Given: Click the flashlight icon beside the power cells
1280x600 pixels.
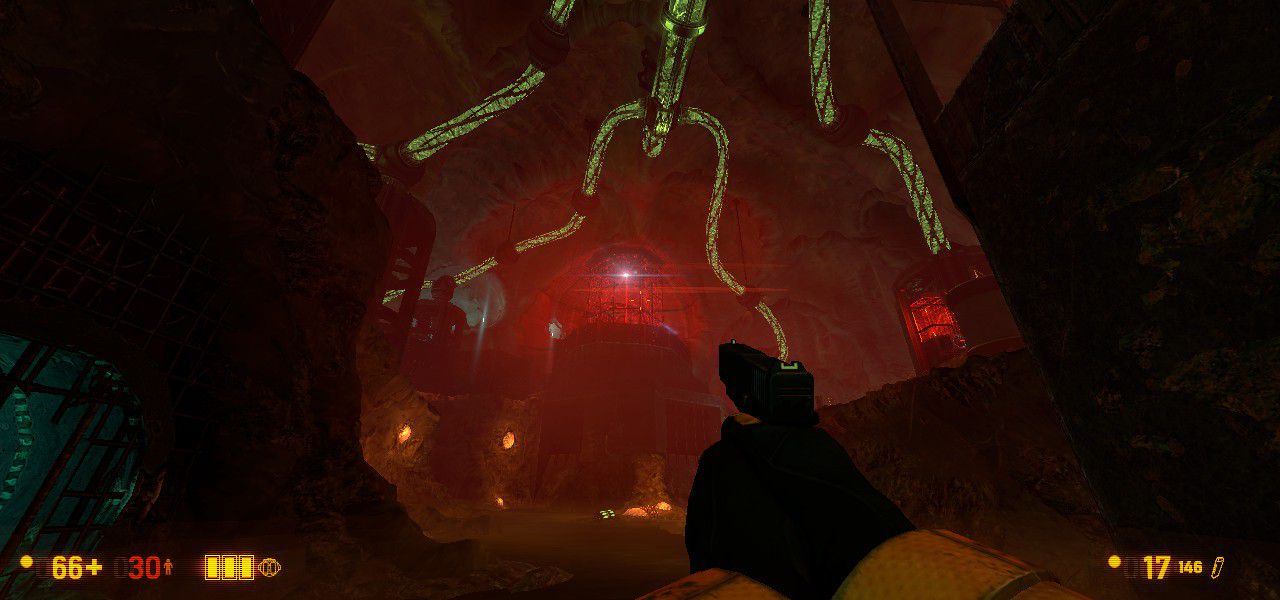Looking at the screenshot, I should [x=269, y=568].
